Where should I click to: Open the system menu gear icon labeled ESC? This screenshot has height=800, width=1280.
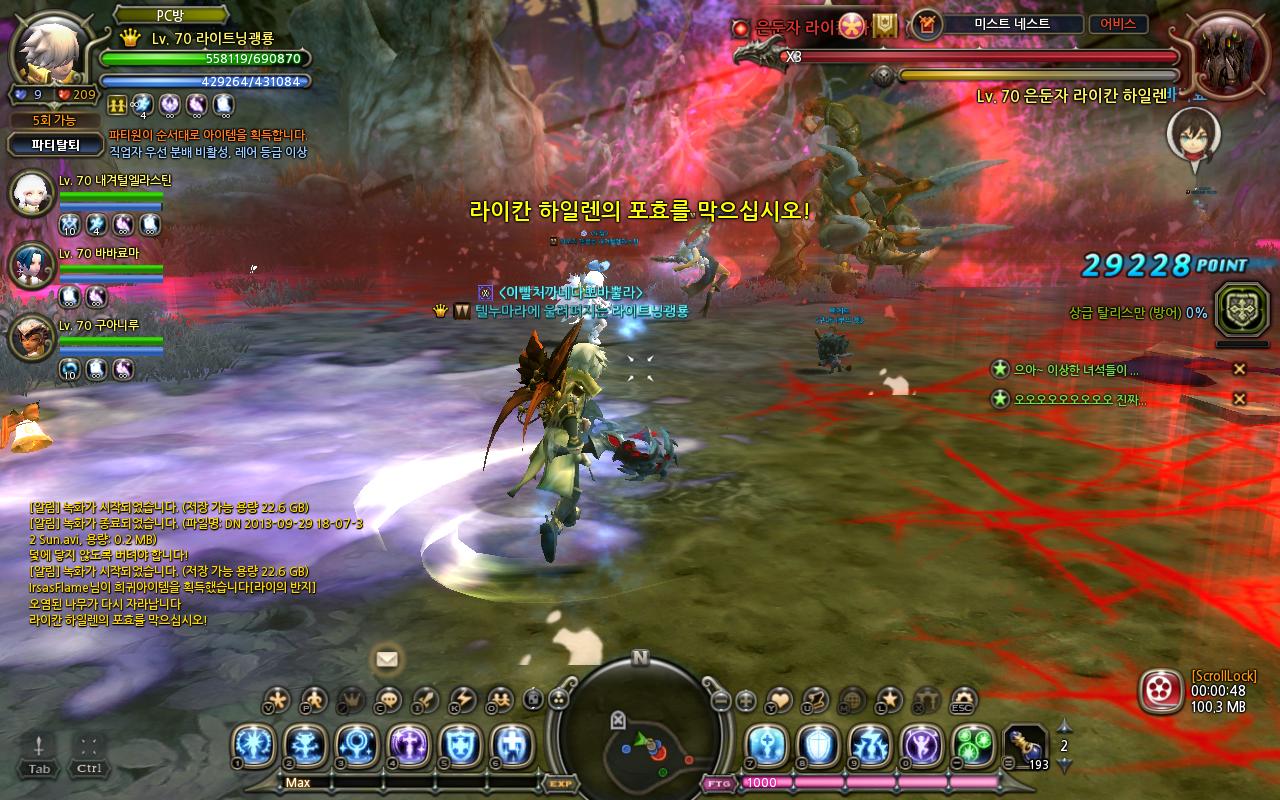tap(964, 699)
